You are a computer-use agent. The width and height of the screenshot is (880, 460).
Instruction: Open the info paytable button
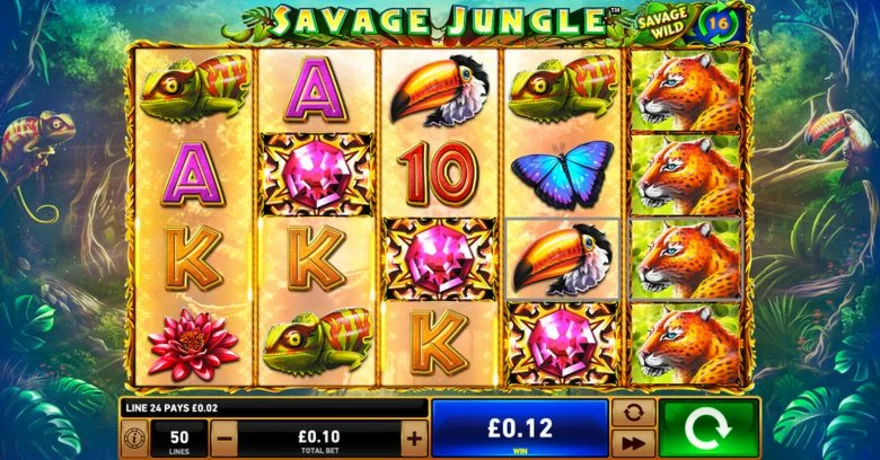pyautogui.click(x=133, y=437)
